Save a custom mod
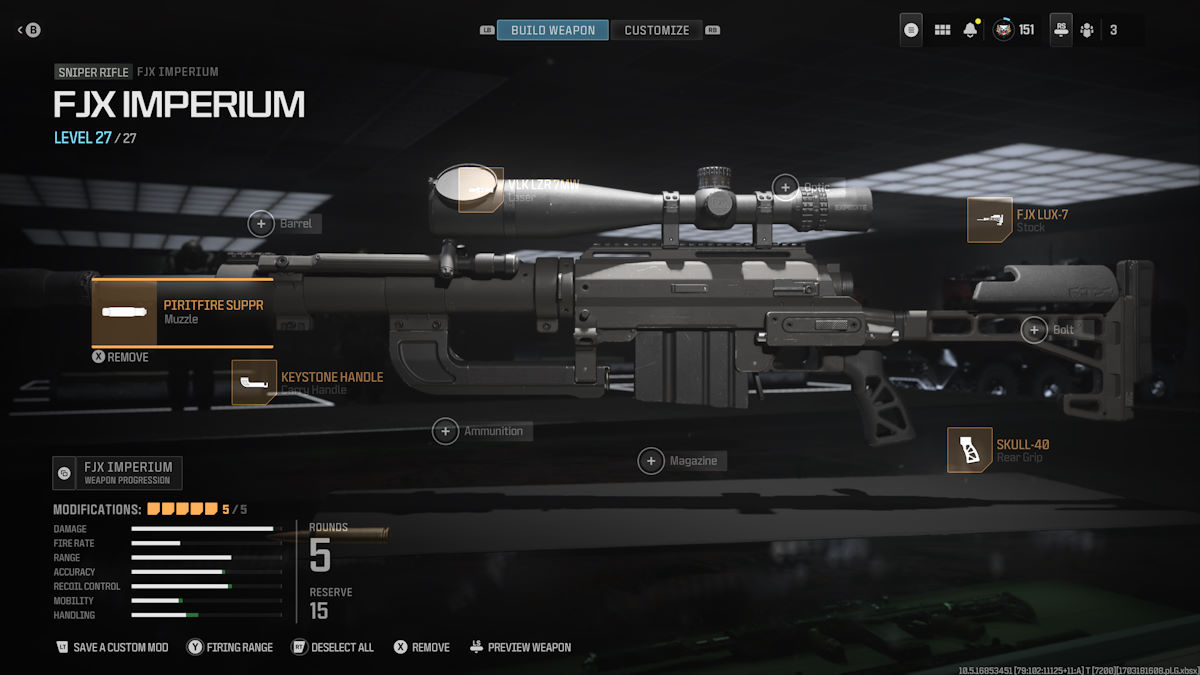Viewport: 1200px width, 675px height. coord(112,647)
